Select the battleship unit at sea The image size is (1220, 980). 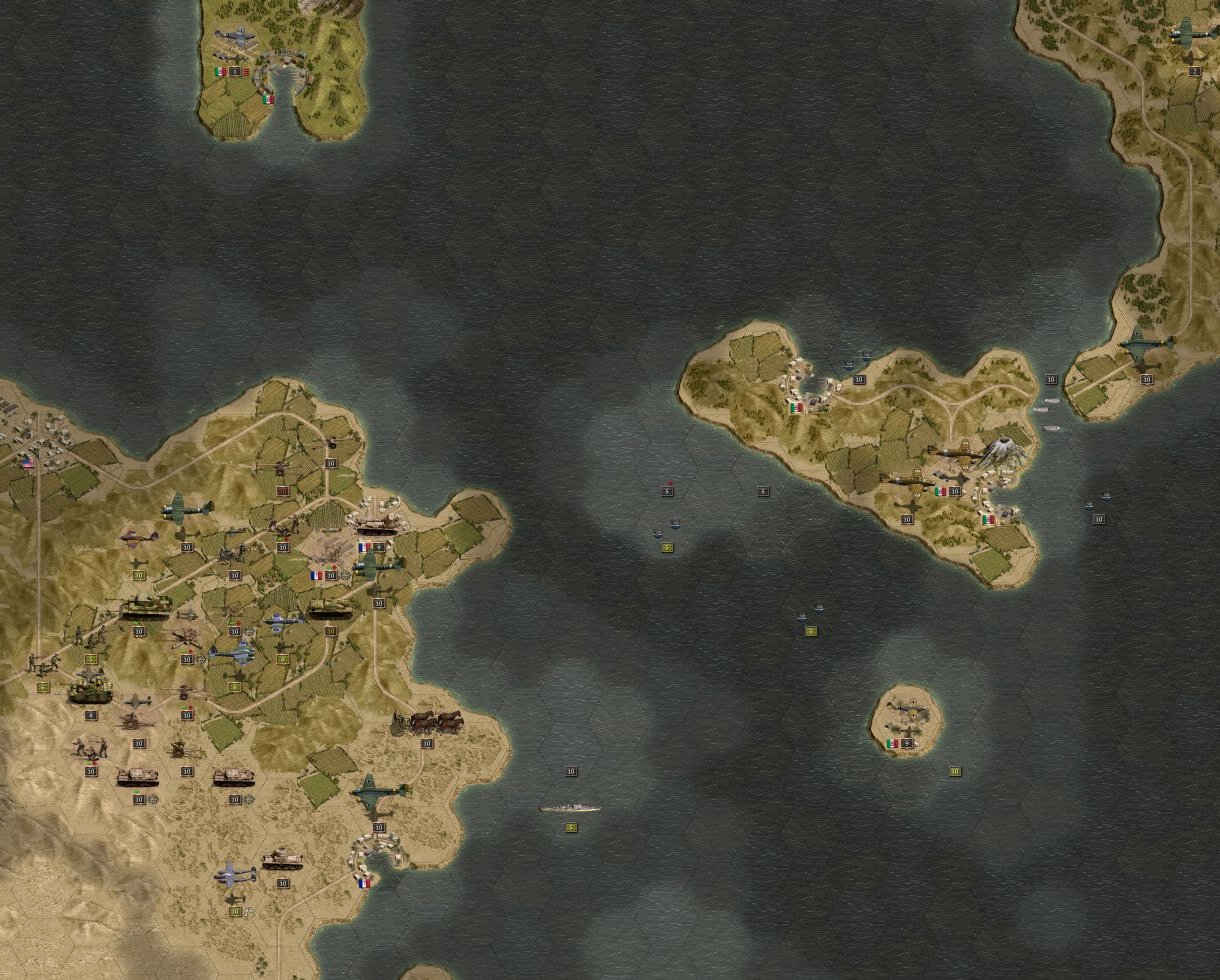coord(570,806)
